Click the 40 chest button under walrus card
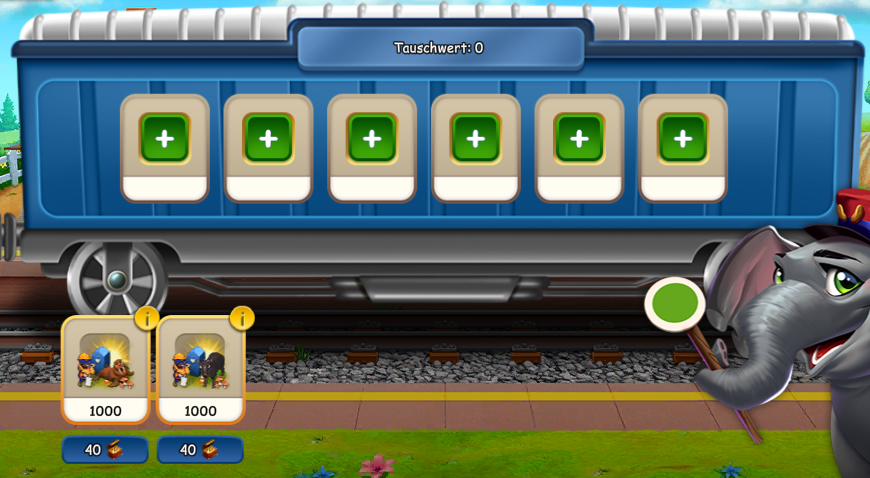 (105, 450)
